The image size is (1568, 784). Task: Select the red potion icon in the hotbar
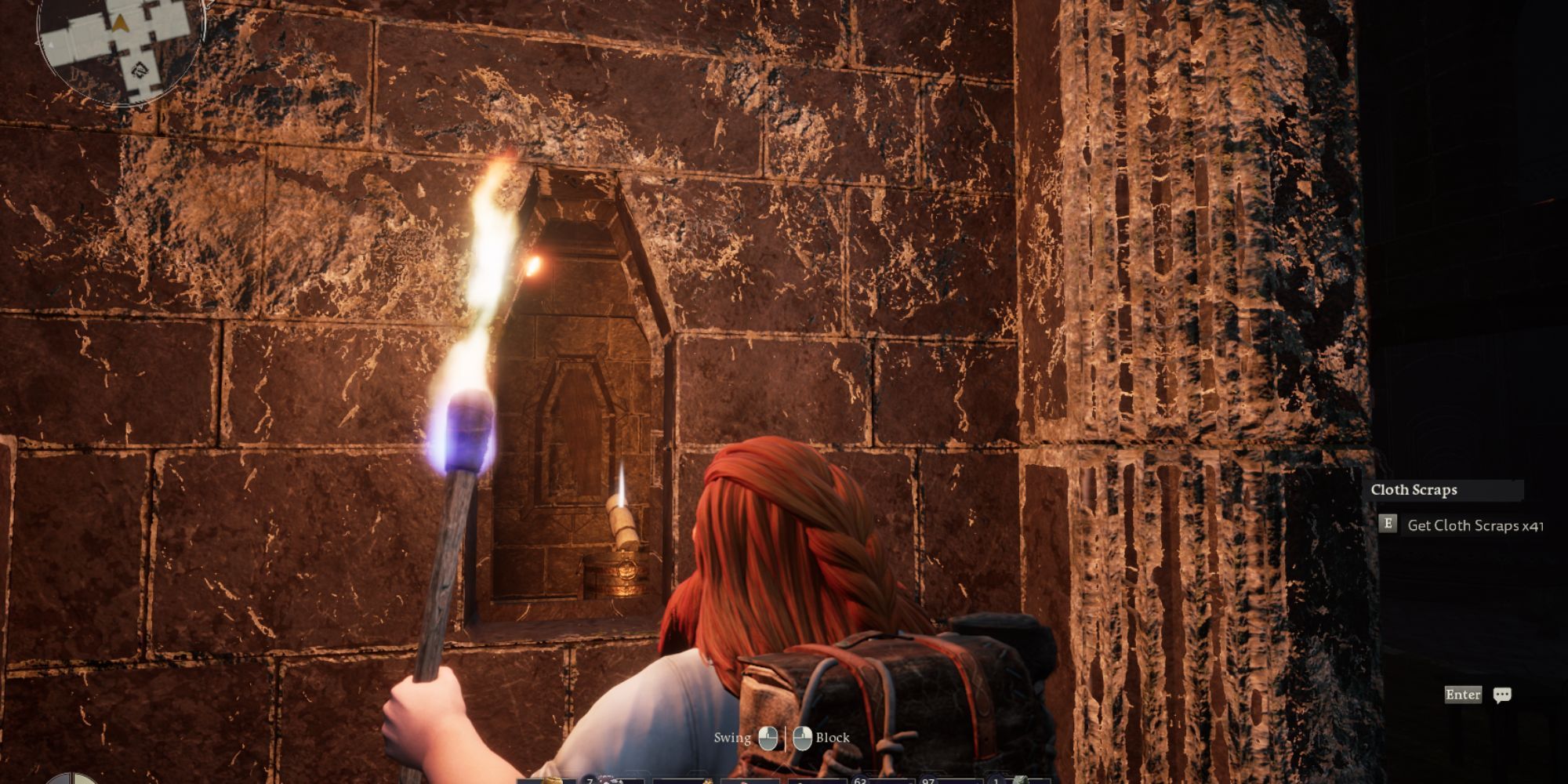click(x=745, y=780)
